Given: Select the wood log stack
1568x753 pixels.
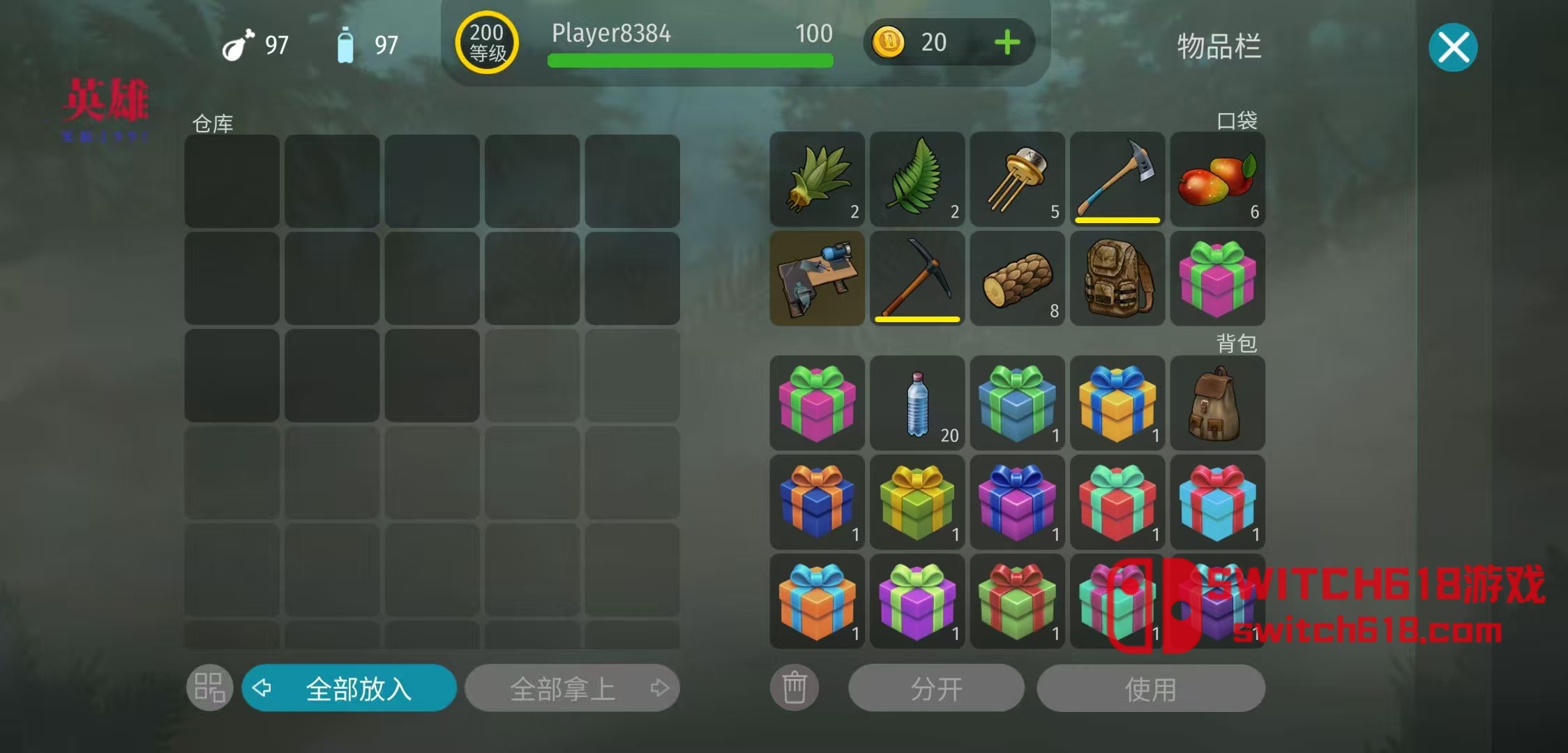Looking at the screenshot, I should (x=1017, y=278).
